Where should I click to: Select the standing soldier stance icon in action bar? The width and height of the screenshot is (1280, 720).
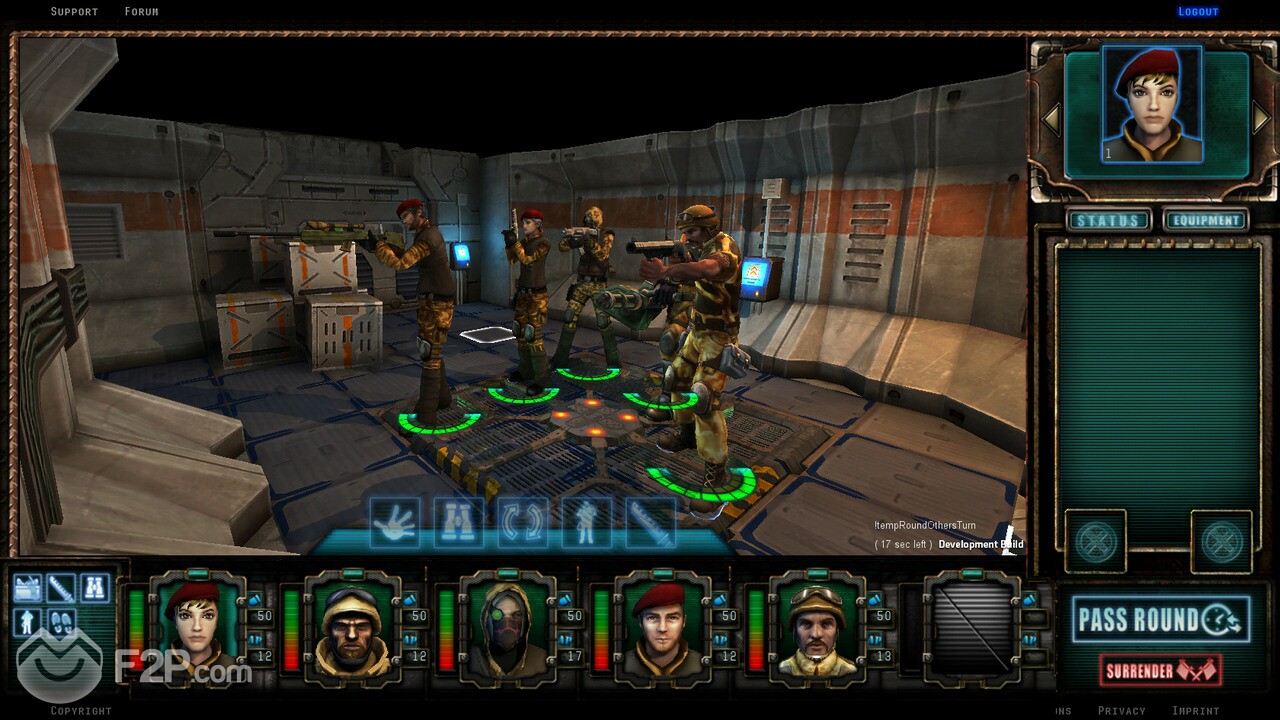587,523
